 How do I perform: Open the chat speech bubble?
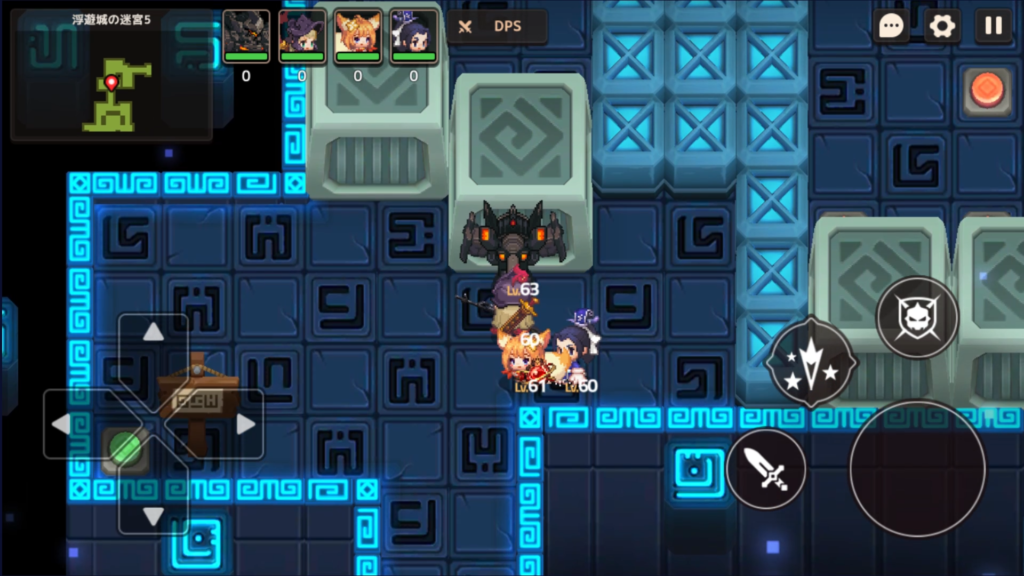click(891, 27)
